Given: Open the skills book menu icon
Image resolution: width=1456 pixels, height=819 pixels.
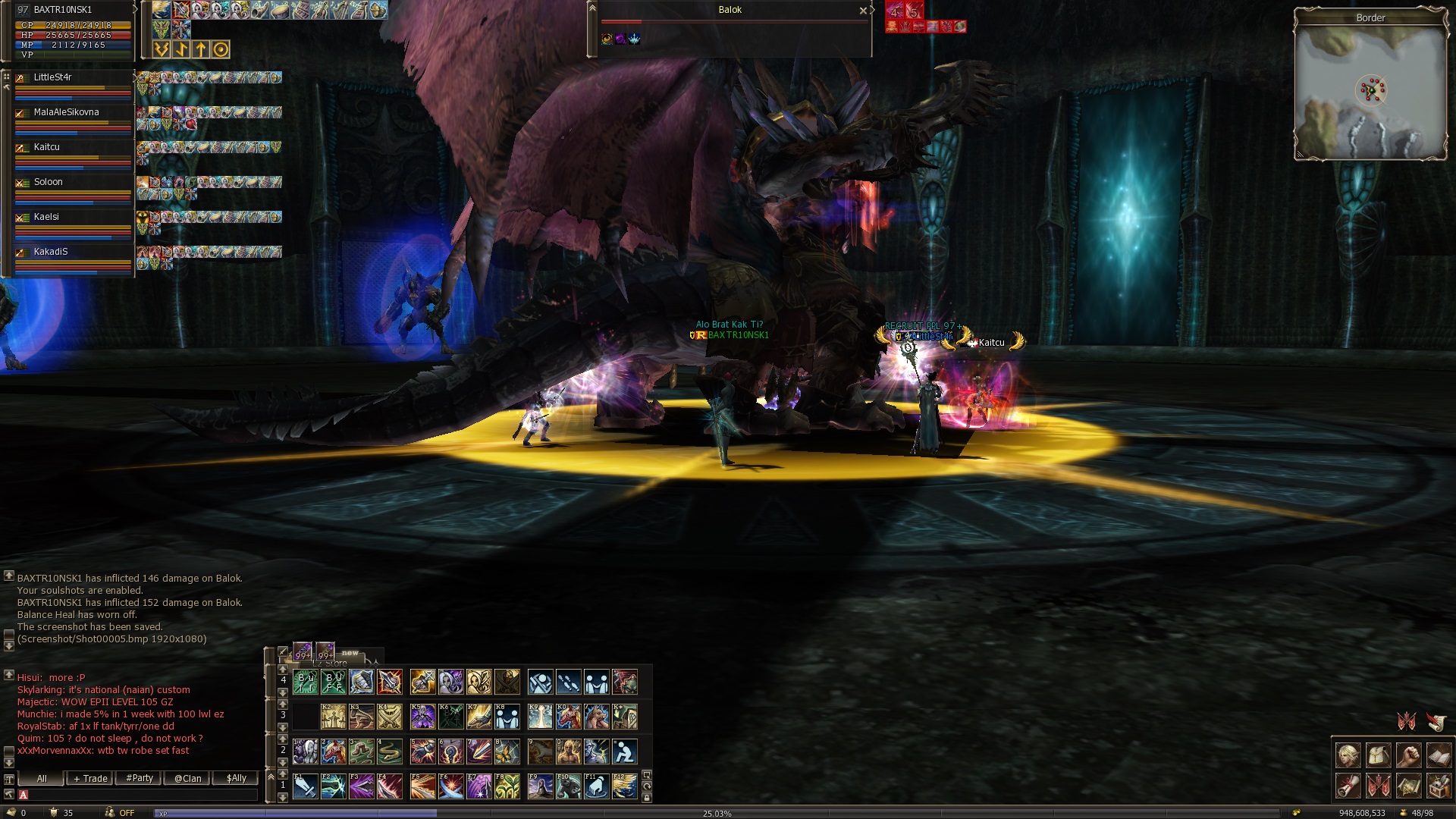Looking at the screenshot, I should click(1439, 756).
